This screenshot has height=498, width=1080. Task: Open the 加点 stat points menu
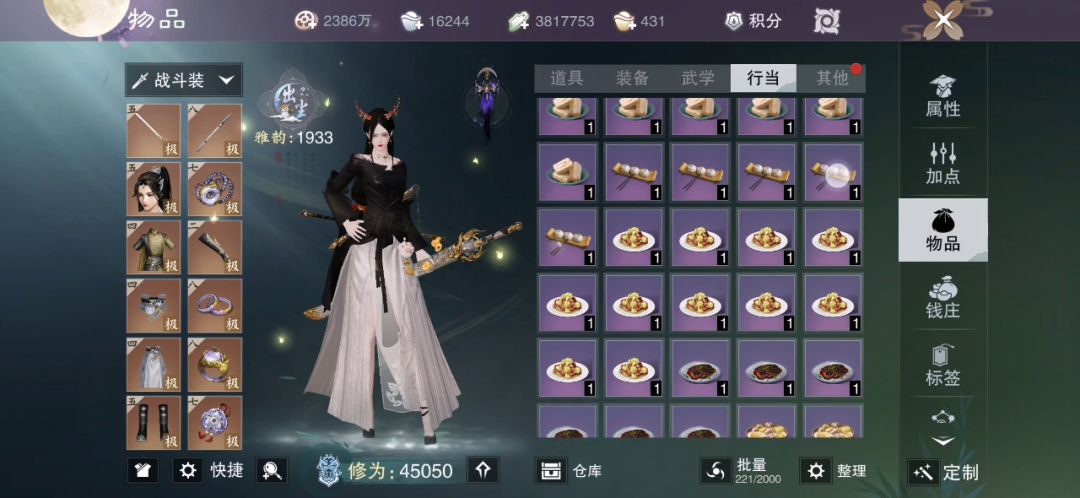(x=943, y=164)
